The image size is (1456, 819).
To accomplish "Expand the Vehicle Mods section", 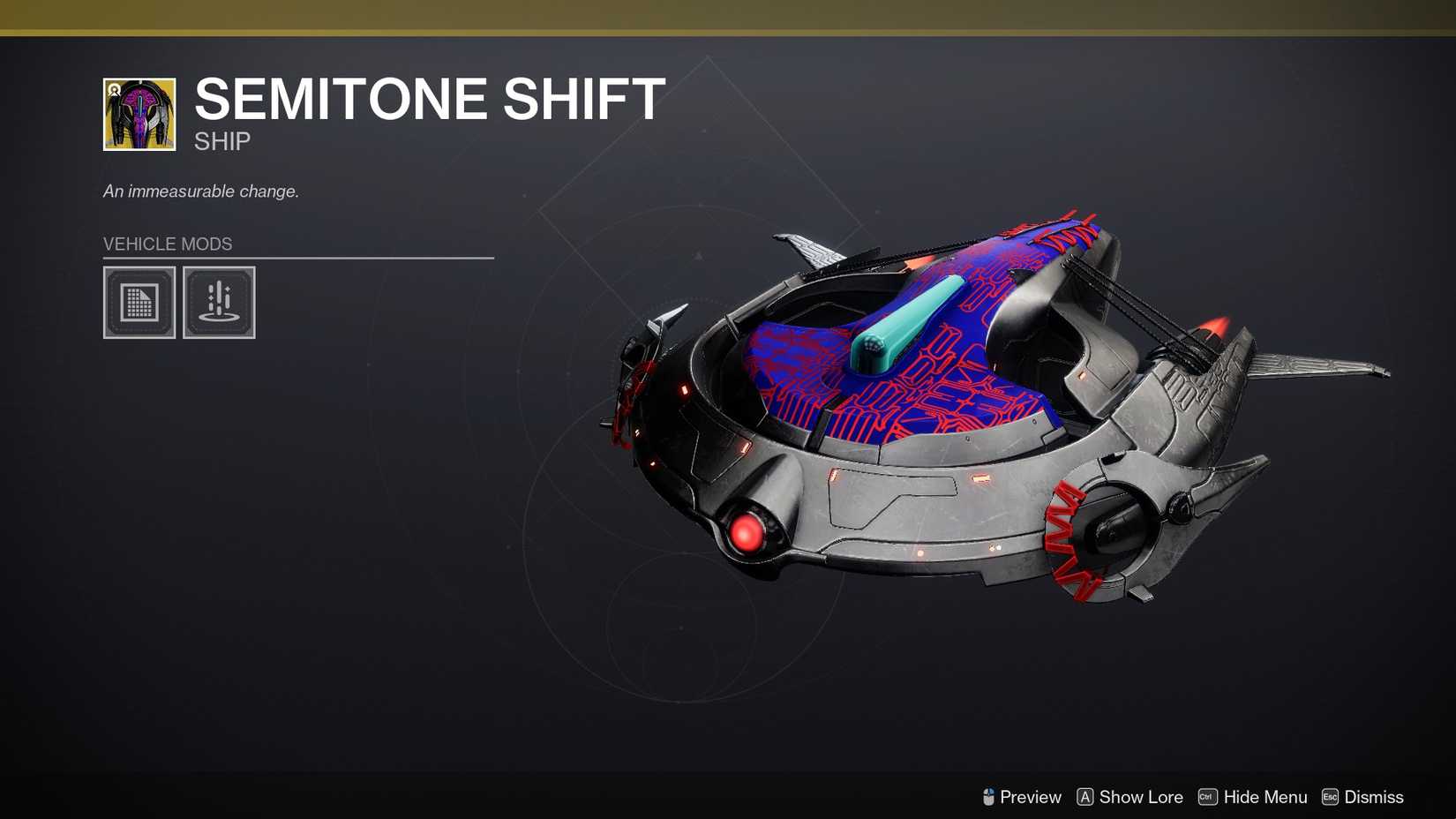I will 168,244.
